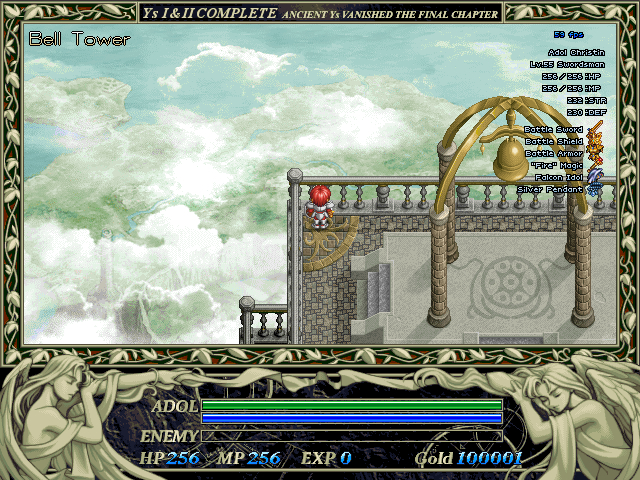
Task: Pick the Falcon Idol item entry
Action: (558, 177)
